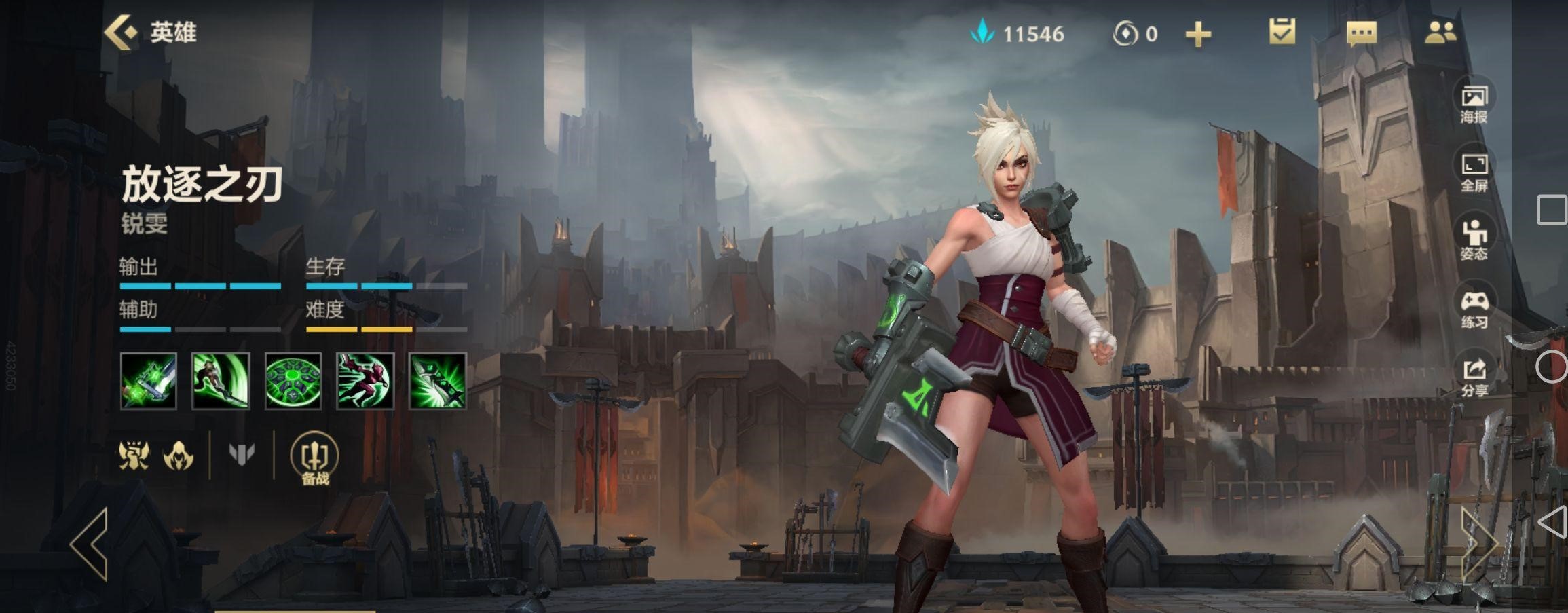1568x613 pixels.
Task: Open the 姿态 pose options
Action: point(1474,240)
